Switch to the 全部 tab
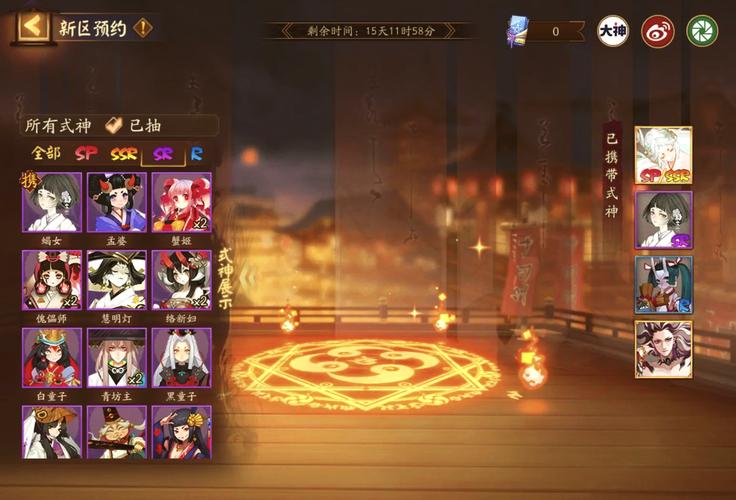Screen dimensions: 736x500 coord(45,154)
